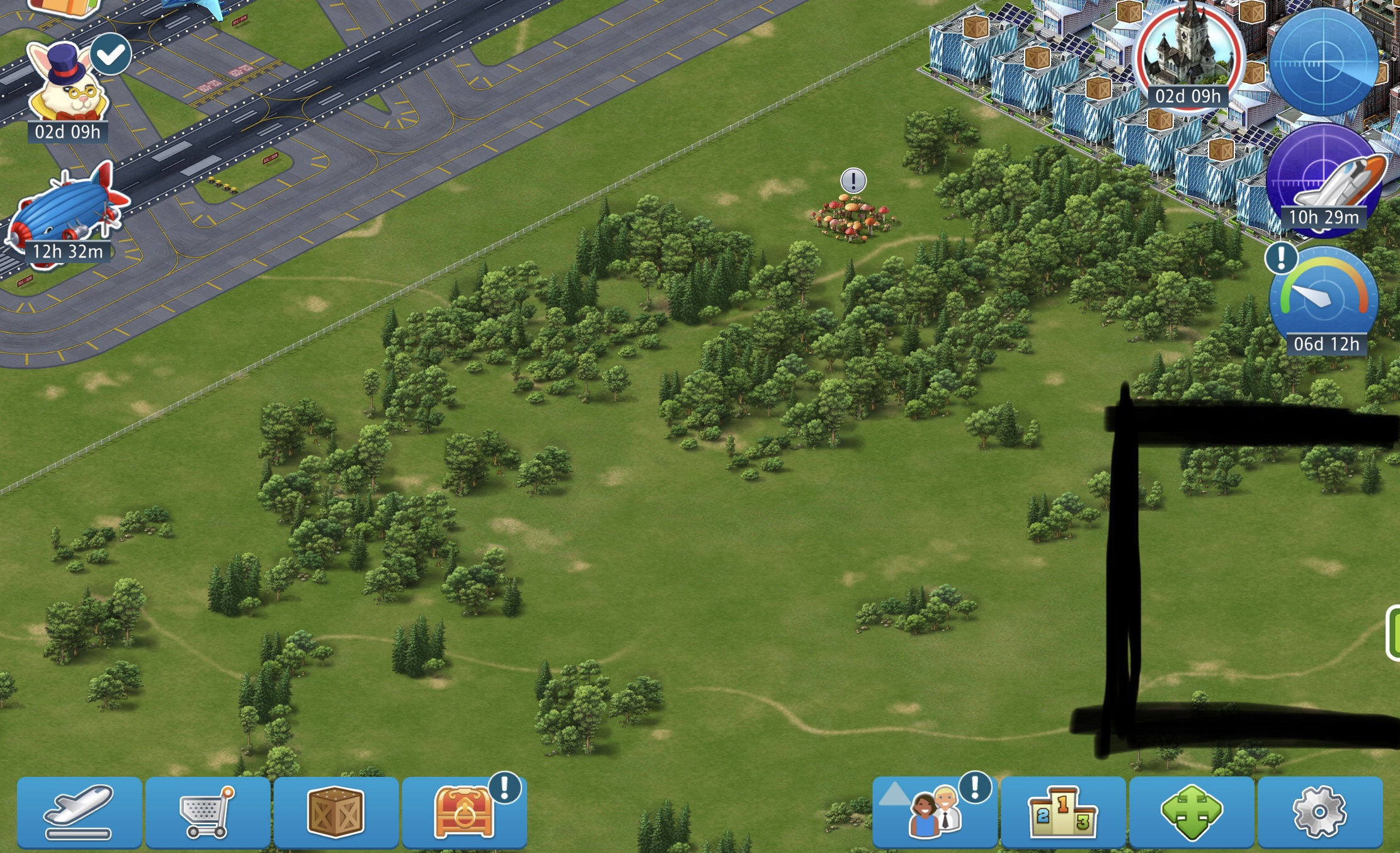
Task: Open the speedometer gauge event
Action: pos(1324,298)
